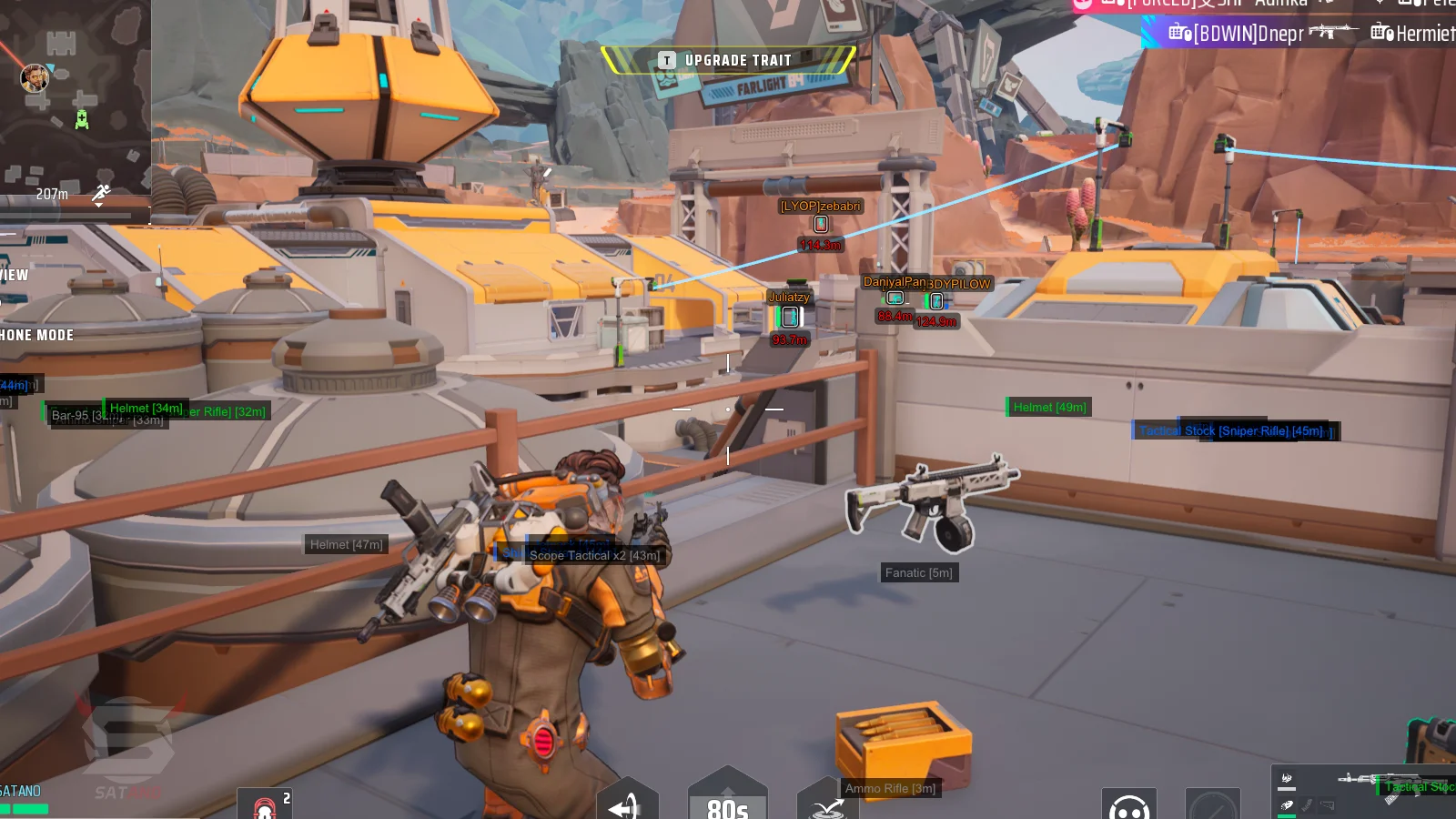Activate the return-arrow hexagon ability

[626, 802]
